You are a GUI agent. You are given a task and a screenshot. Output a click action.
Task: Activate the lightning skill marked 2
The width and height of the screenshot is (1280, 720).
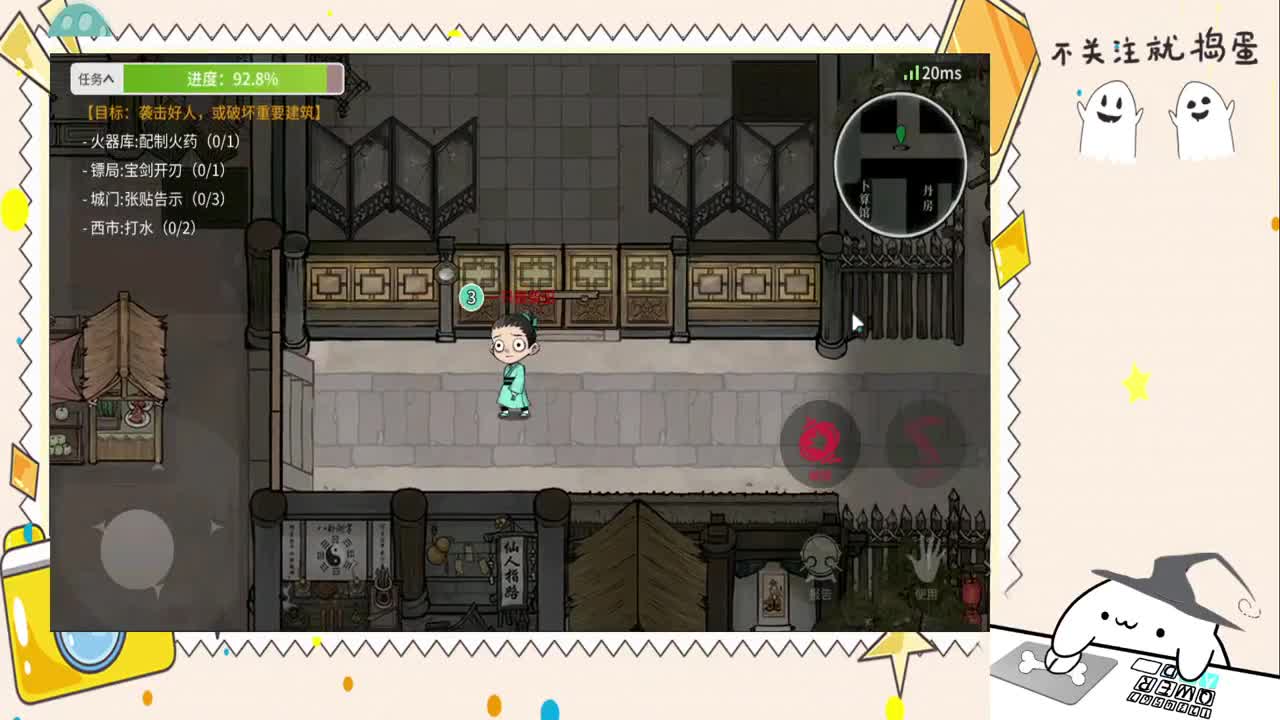point(922,442)
